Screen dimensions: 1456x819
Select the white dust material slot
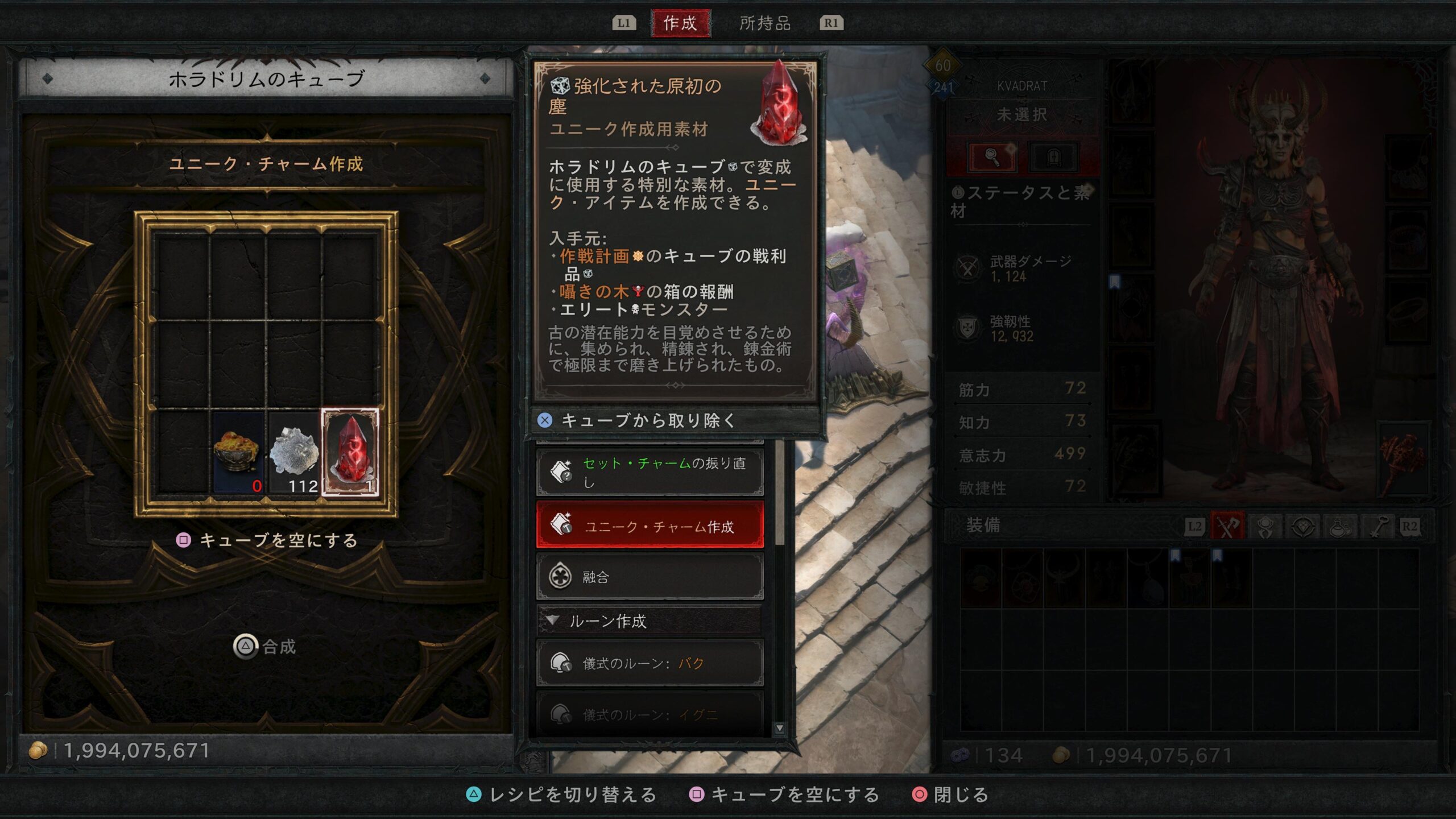coord(294,452)
